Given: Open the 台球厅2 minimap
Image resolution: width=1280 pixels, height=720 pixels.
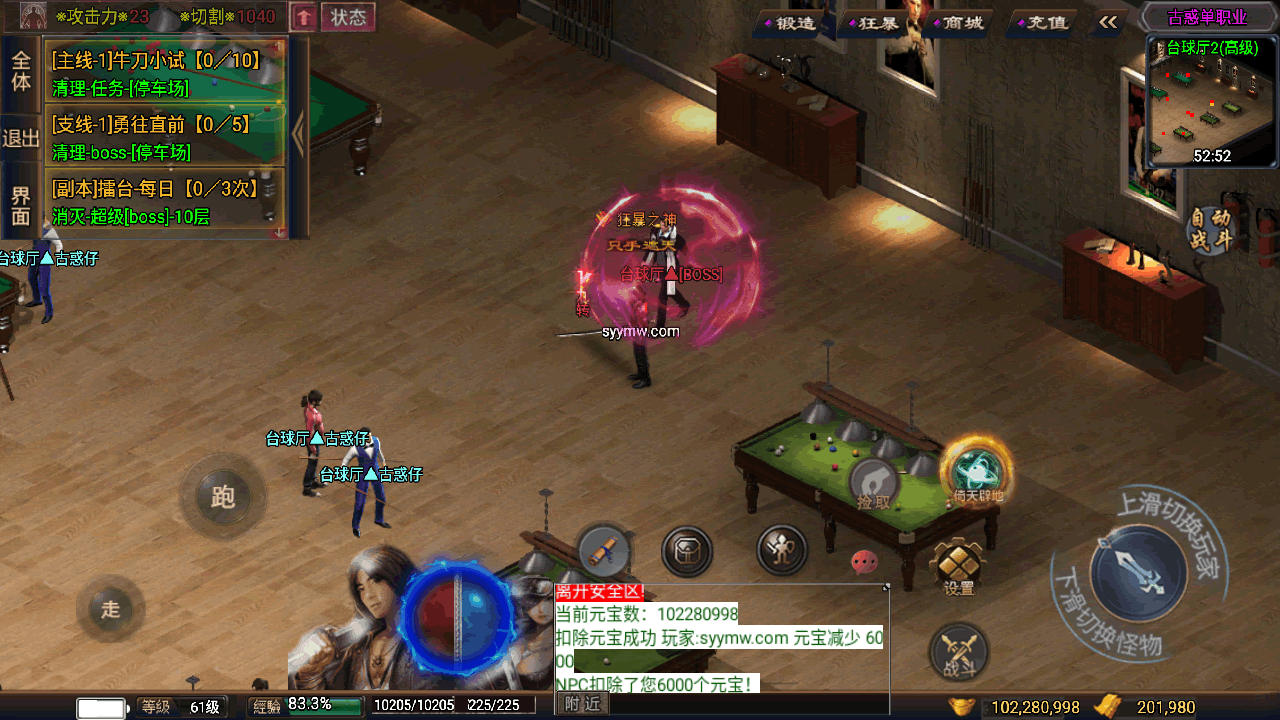Looking at the screenshot, I should pos(1212,103).
